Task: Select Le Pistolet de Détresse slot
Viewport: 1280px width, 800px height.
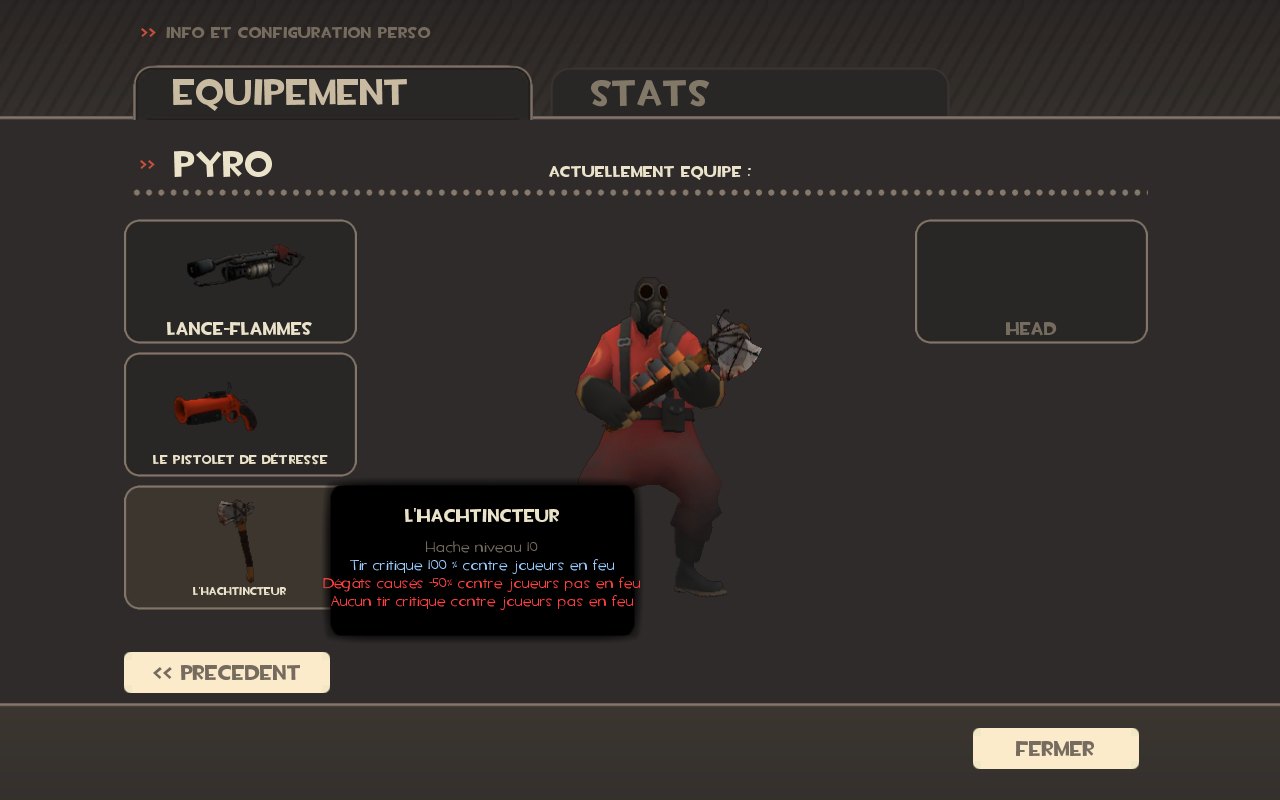Action: [240, 414]
